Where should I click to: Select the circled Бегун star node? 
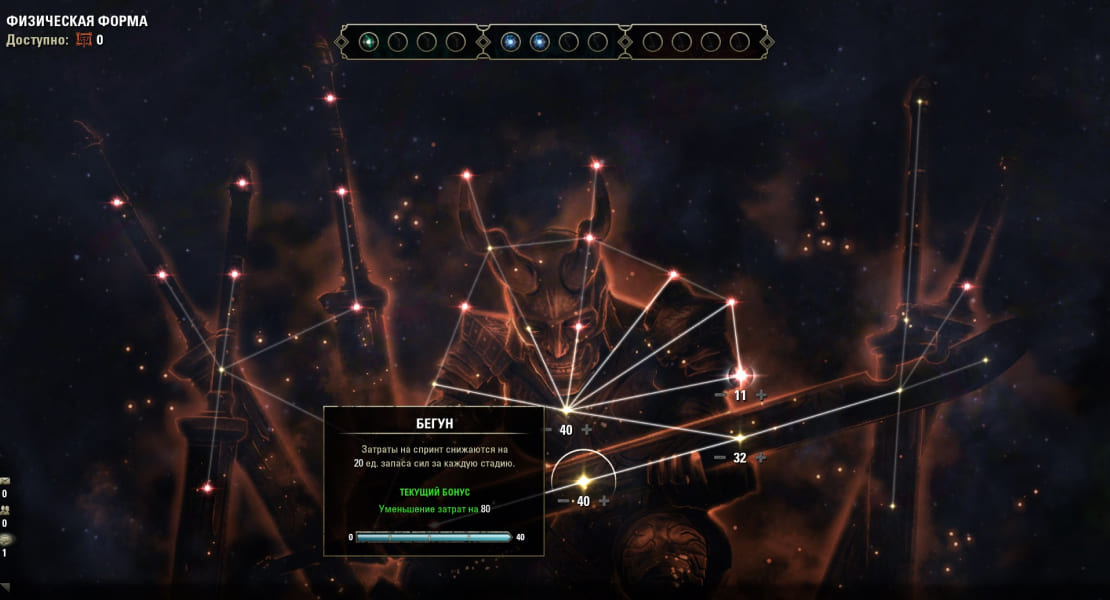pyautogui.click(x=583, y=481)
